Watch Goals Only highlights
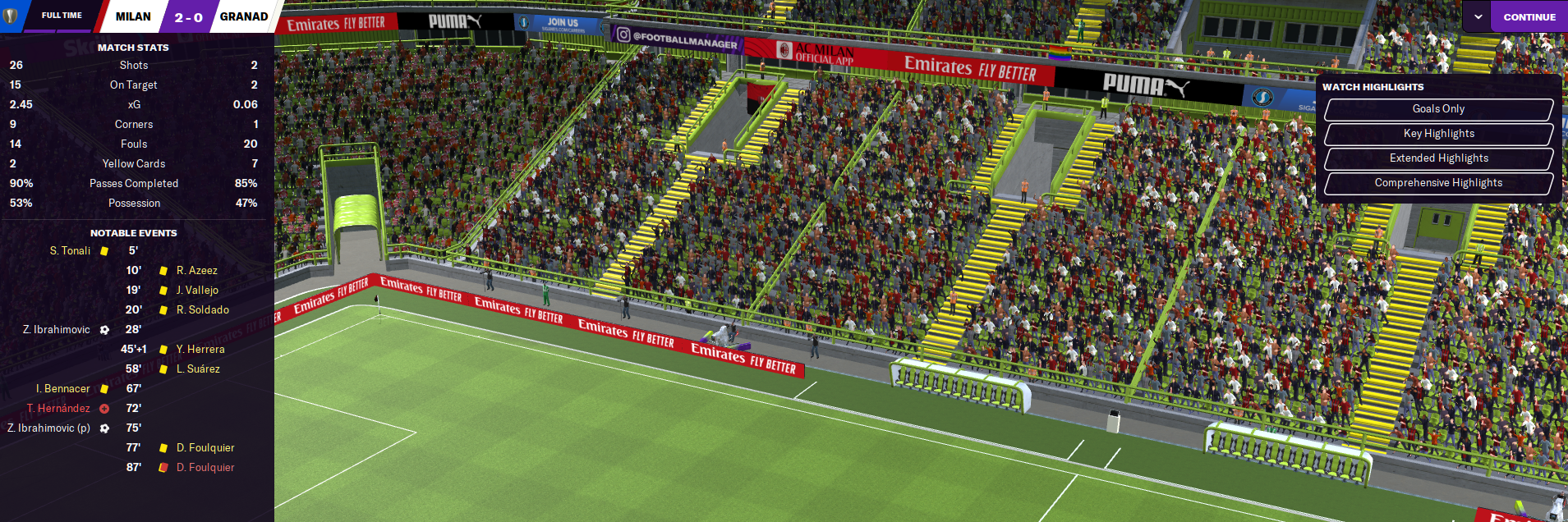 pyautogui.click(x=1438, y=109)
